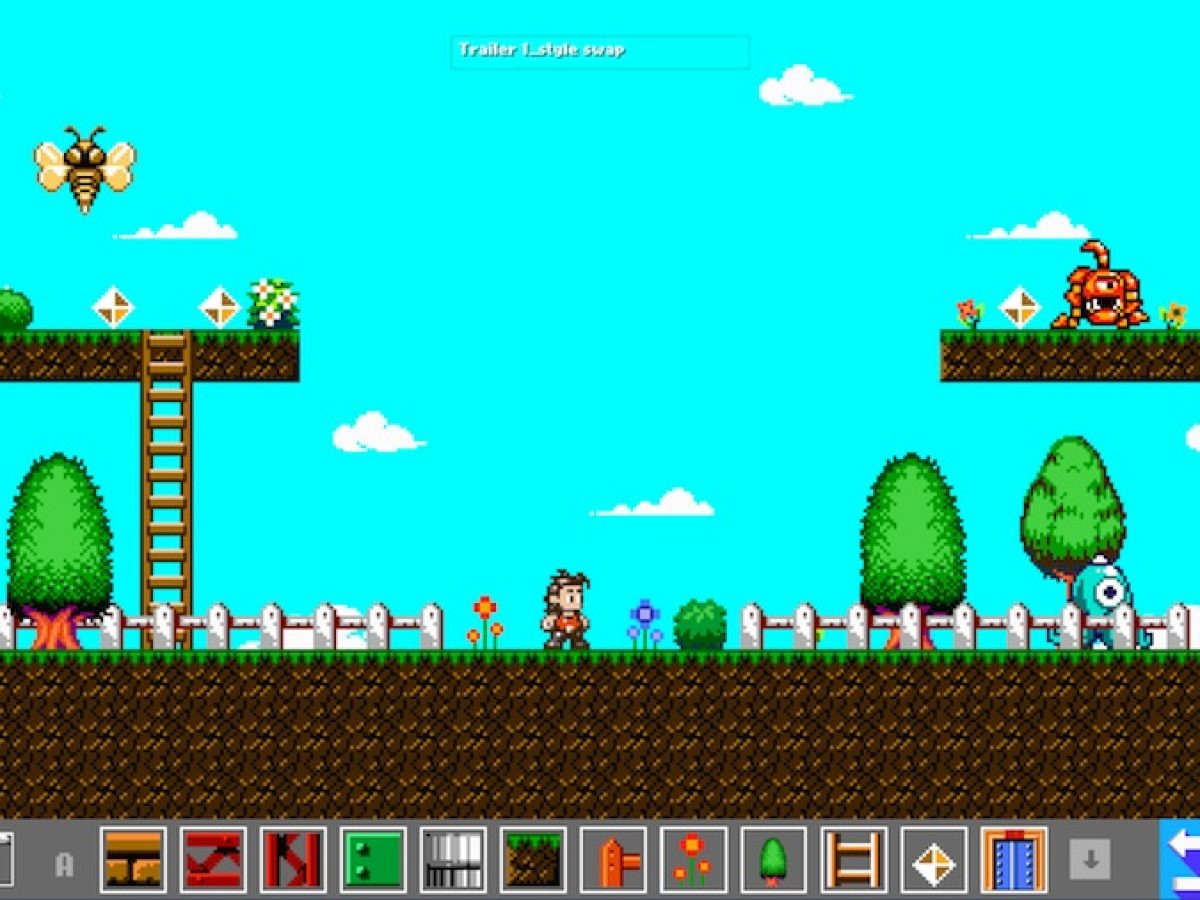Select the grass-topped dirt tile
The image size is (1200, 900).
click(x=533, y=860)
